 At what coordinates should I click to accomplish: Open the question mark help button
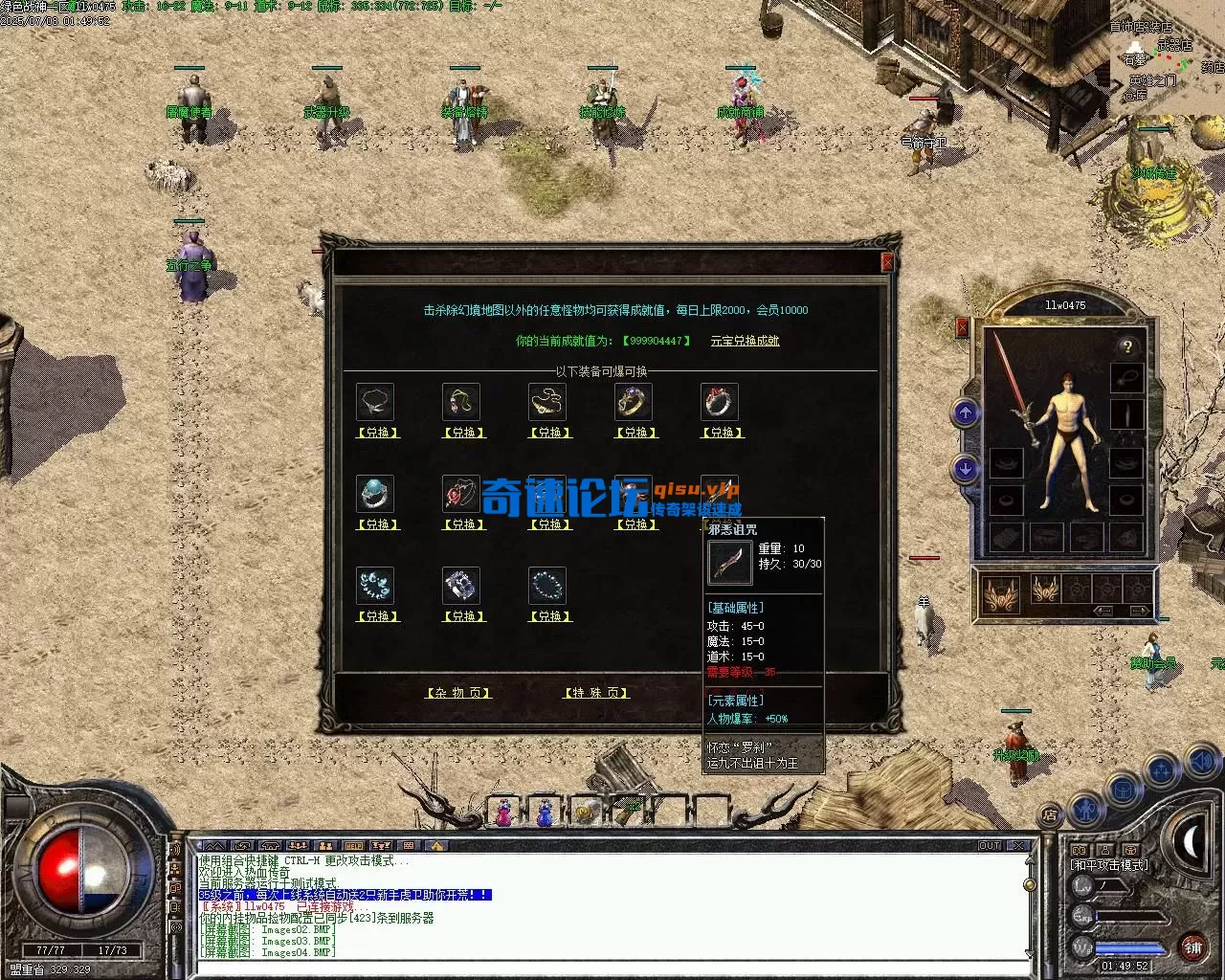(1127, 346)
